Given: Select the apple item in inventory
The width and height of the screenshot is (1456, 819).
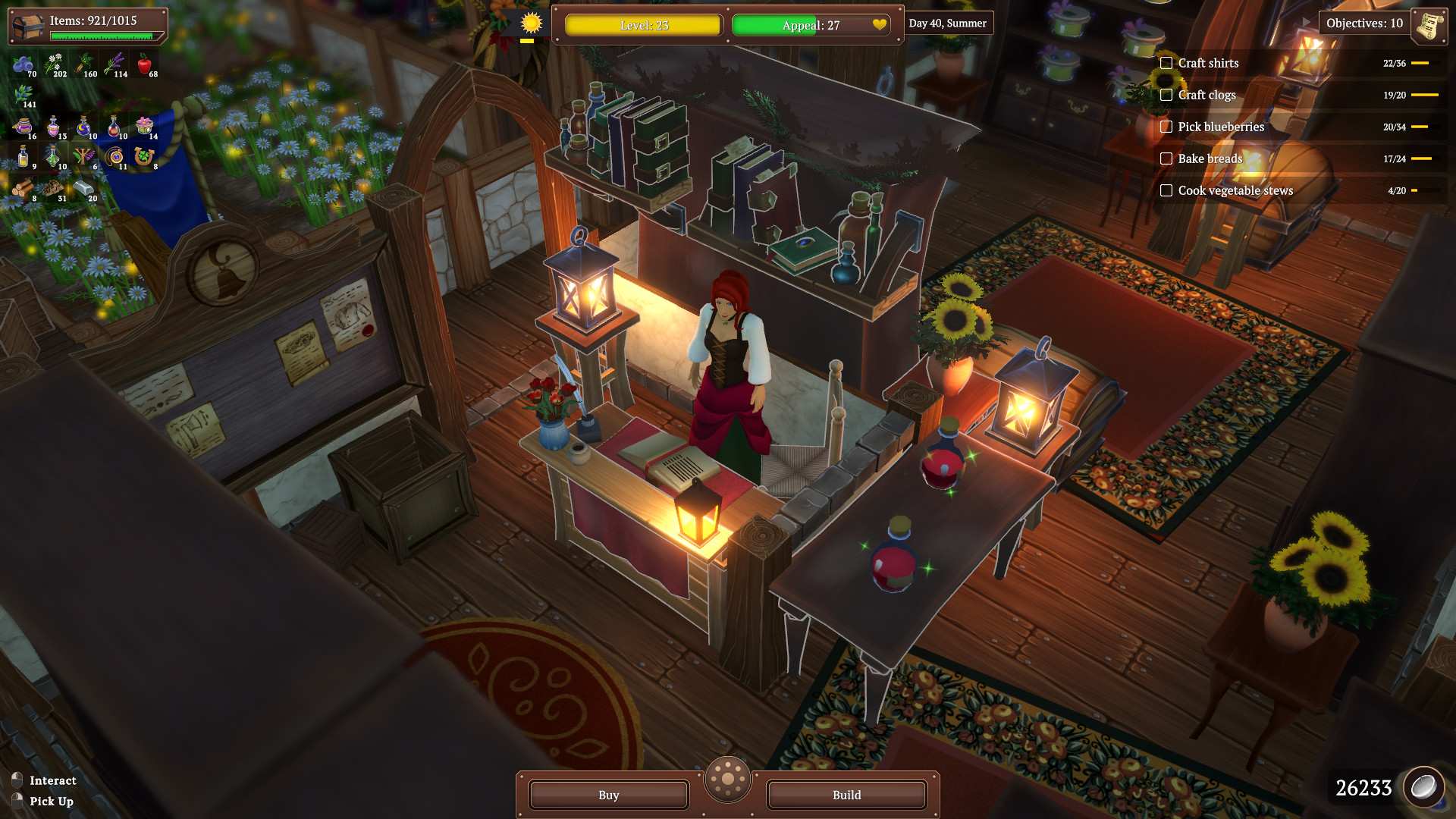Looking at the screenshot, I should click(146, 64).
